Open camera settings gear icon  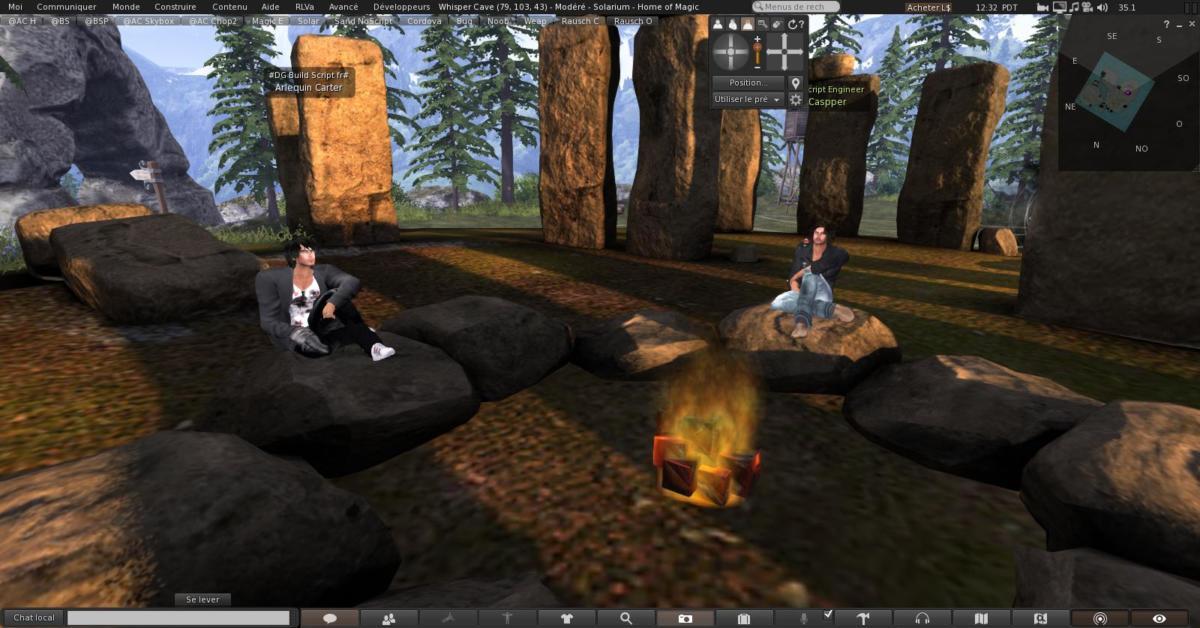click(x=796, y=100)
